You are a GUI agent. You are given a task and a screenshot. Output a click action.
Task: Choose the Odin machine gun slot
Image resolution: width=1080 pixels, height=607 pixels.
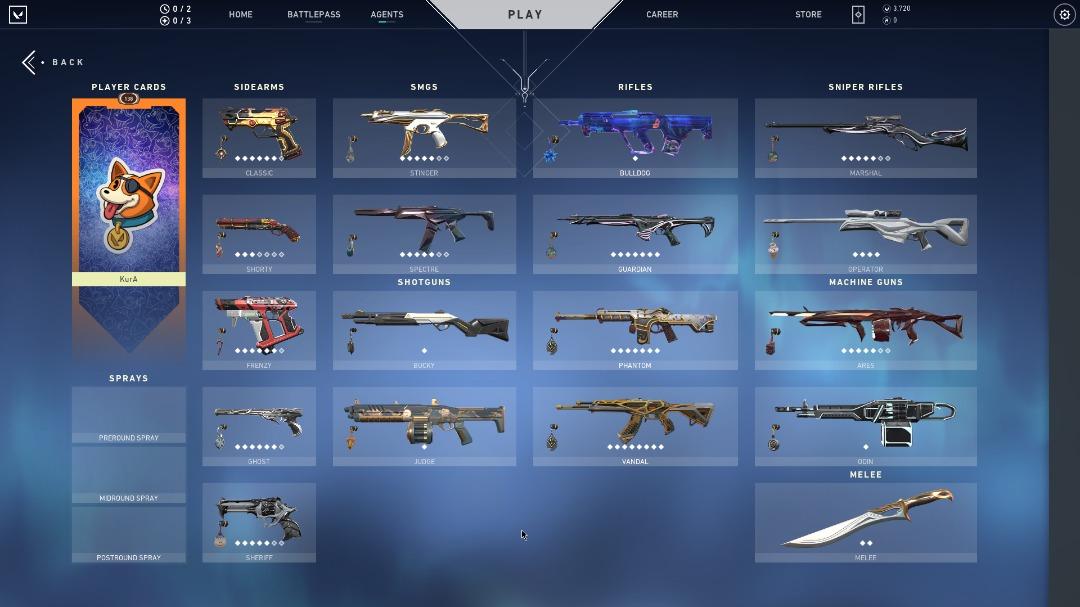(865, 426)
